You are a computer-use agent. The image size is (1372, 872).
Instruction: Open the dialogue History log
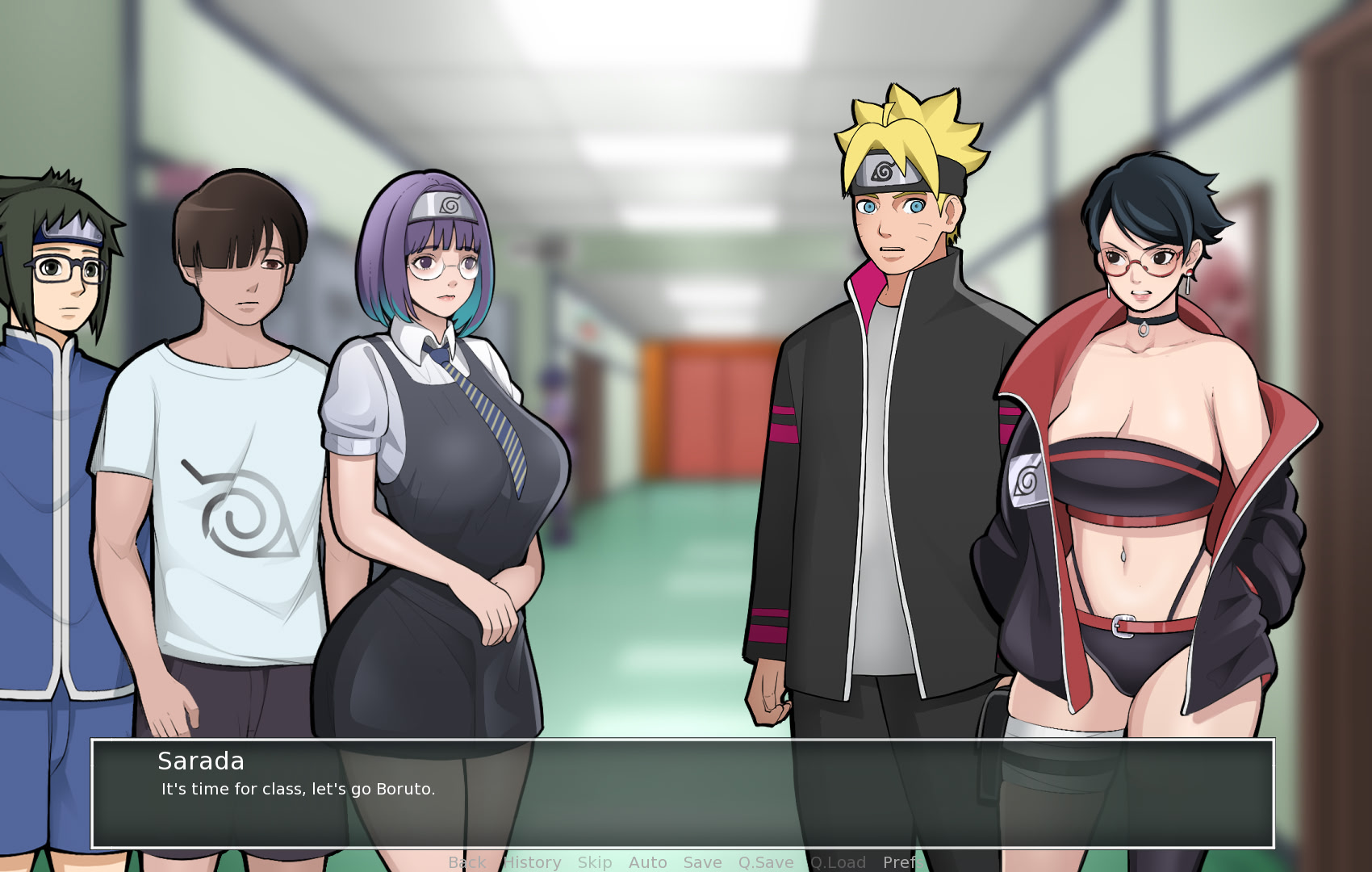pos(531,862)
